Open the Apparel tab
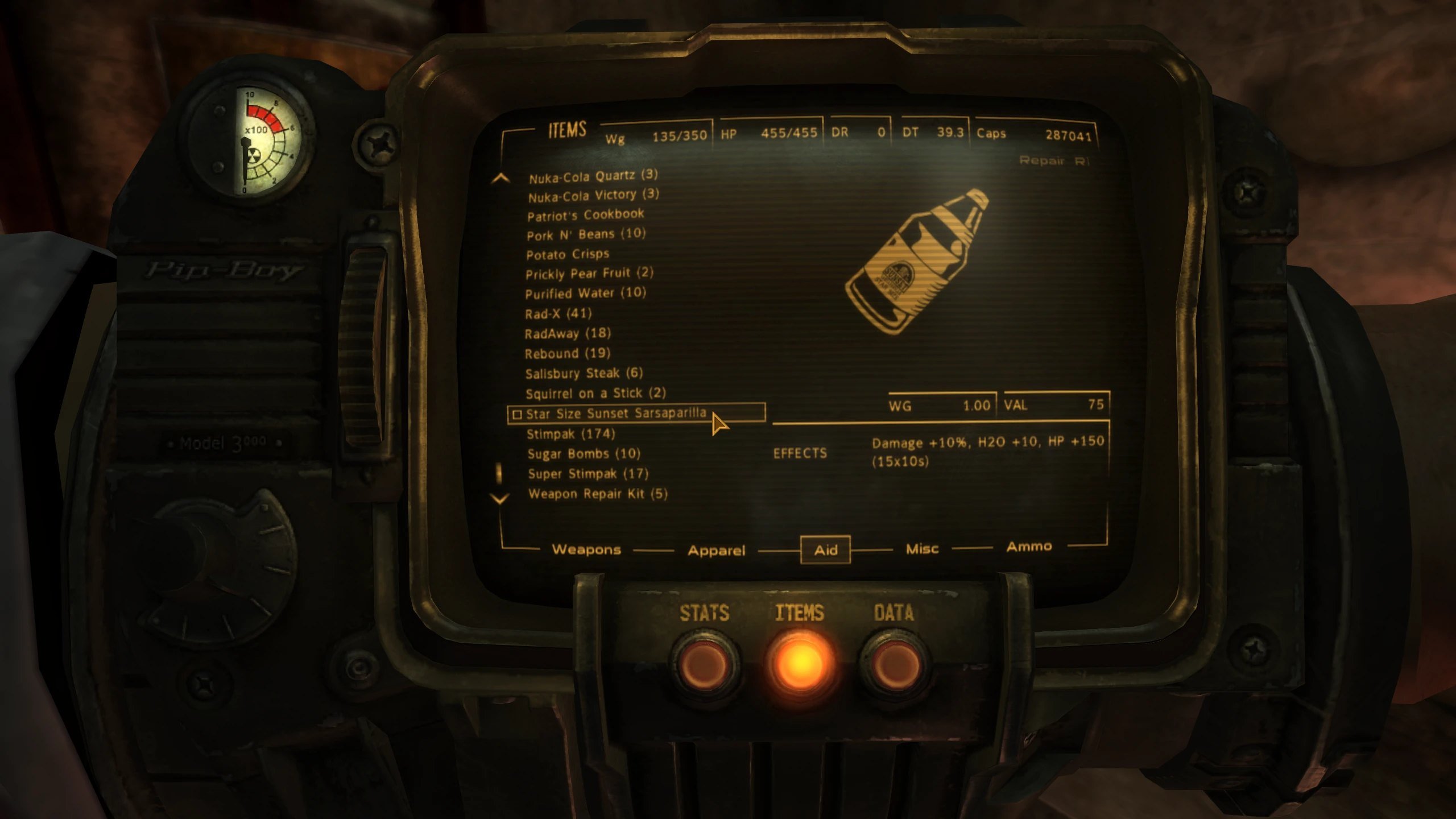The height and width of the screenshot is (819, 1456). 716,550
